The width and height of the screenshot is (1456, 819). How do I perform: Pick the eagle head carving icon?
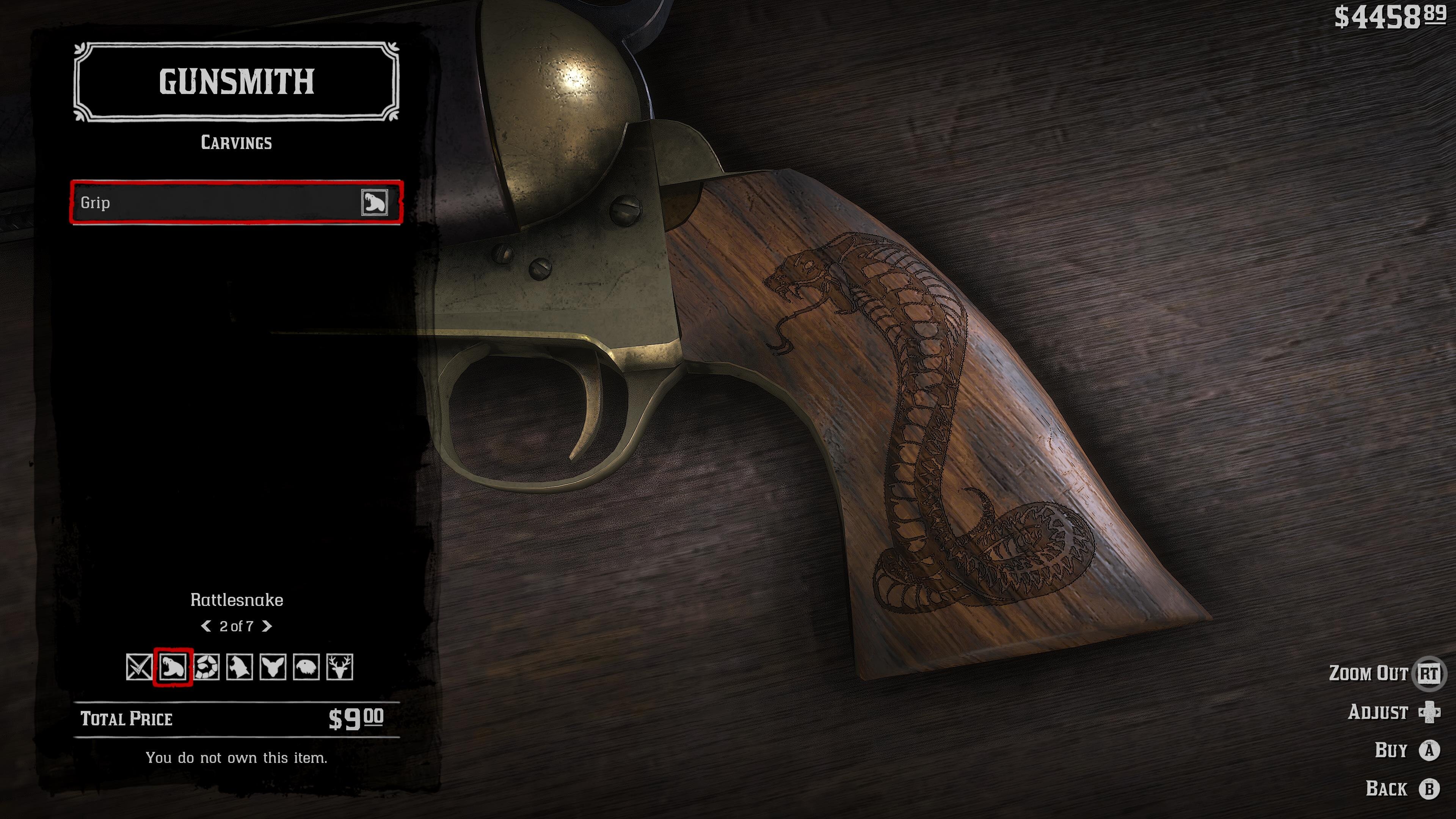click(306, 667)
